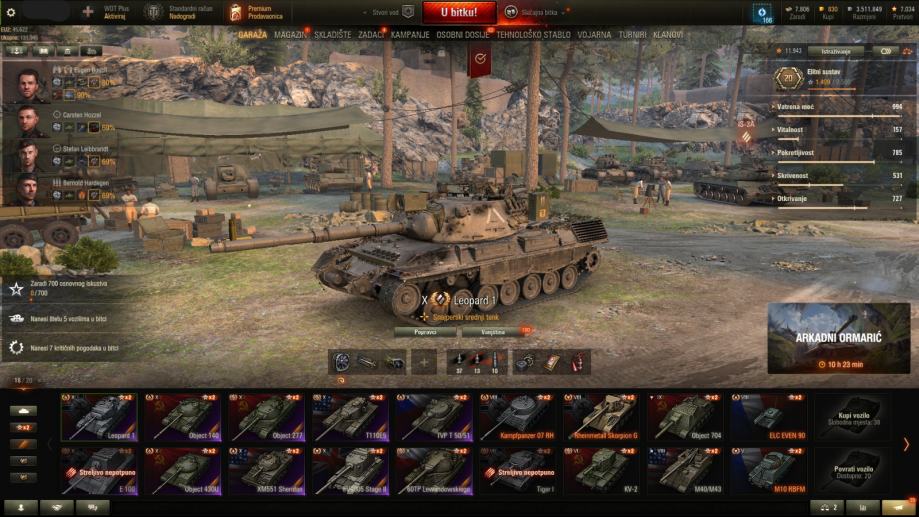
Task: Open the Tehnološko stablo tab
Action: click(533, 34)
